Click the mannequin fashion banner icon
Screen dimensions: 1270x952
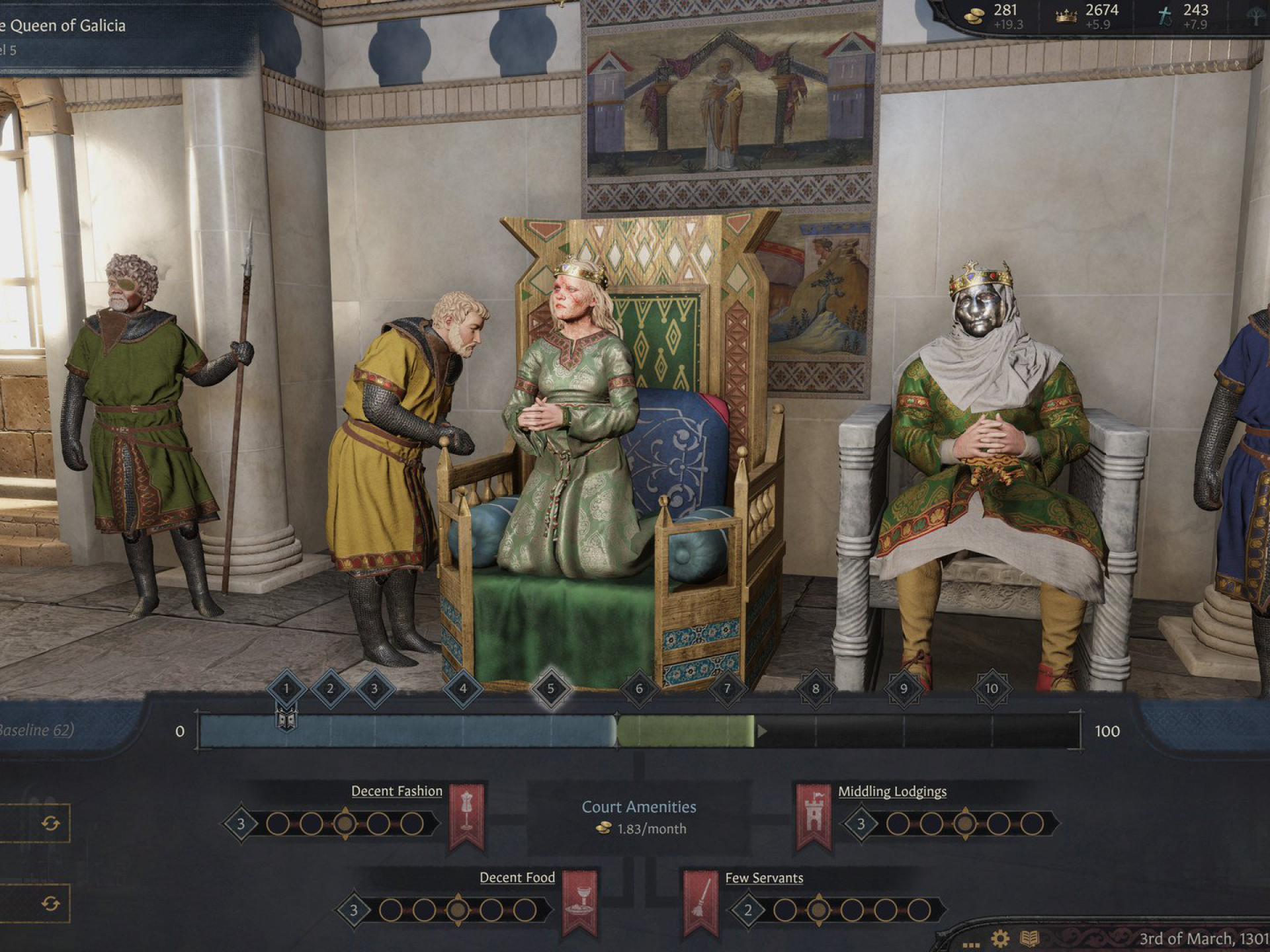[466, 816]
